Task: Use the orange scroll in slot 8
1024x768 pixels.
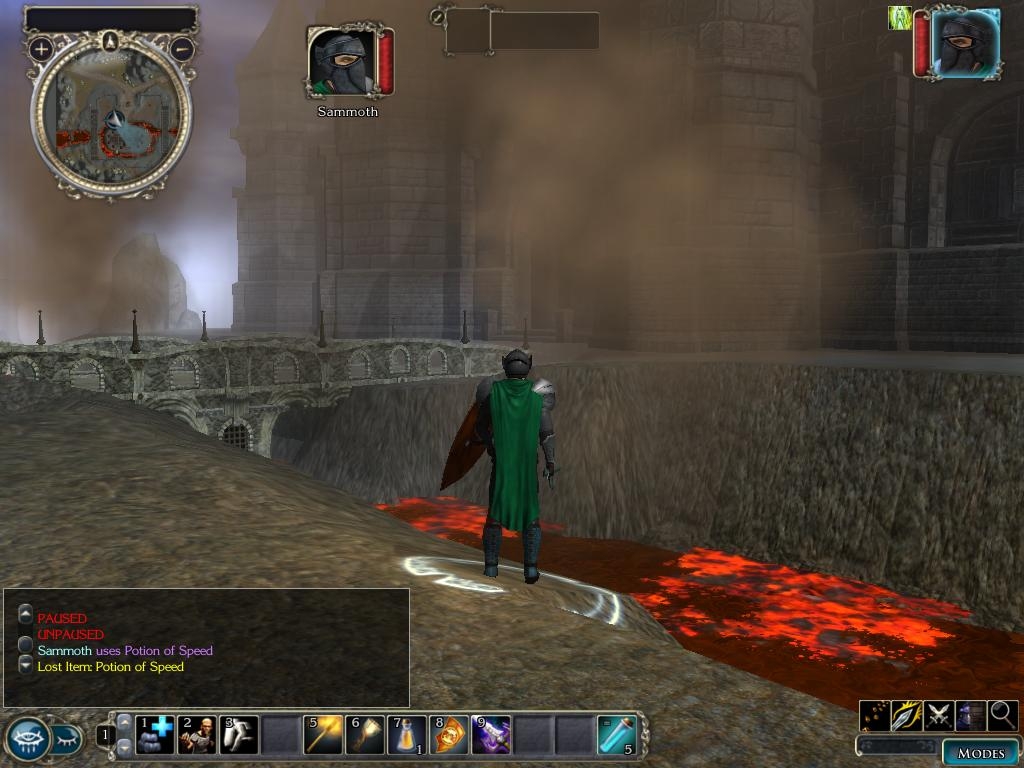Action: coord(449,735)
